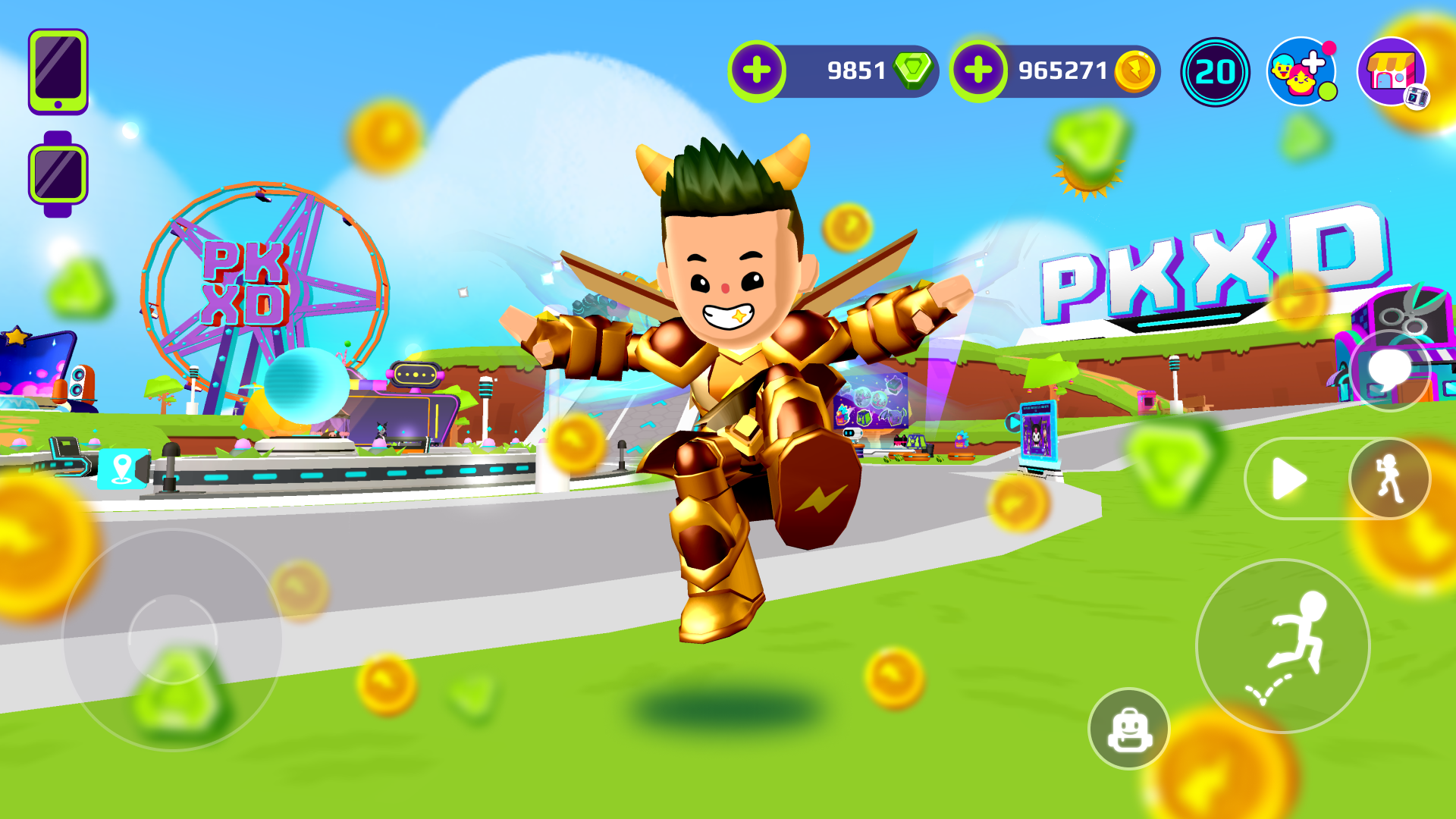
Task: Check the gem balance showing 9851
Action: point(855,70)
